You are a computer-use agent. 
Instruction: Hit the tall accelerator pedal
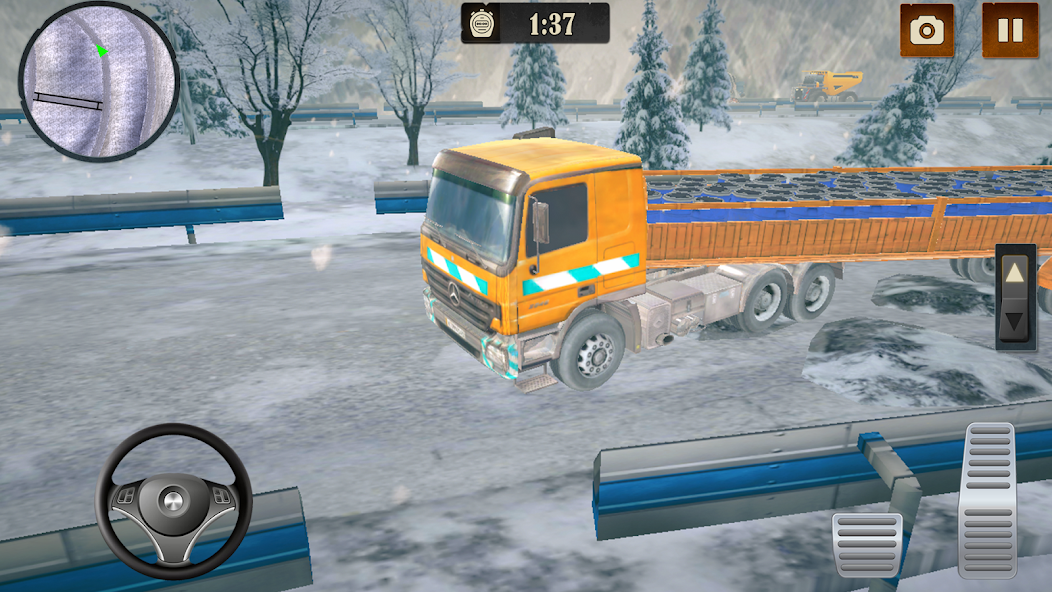coord(988,499)
